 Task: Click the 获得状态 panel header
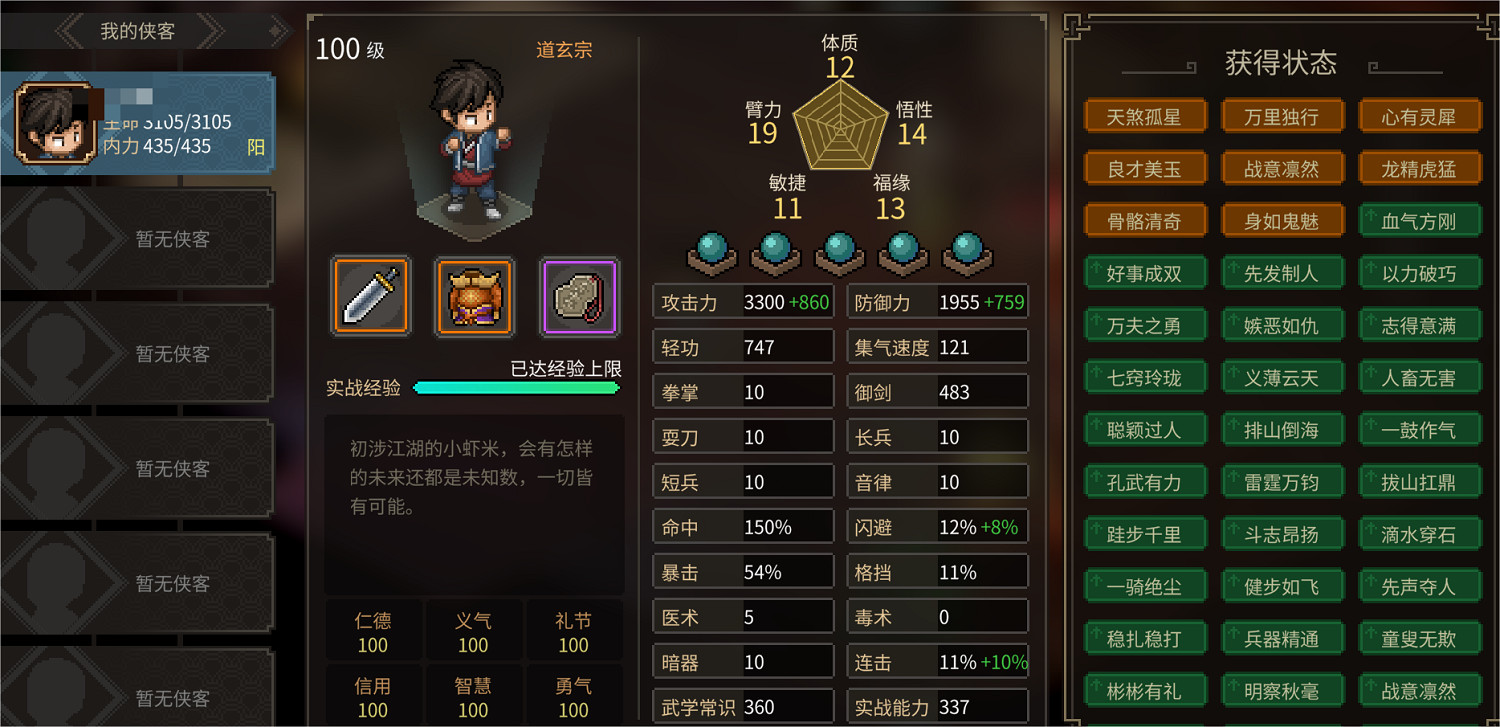pyautogui.click(x=1281, y=62)
